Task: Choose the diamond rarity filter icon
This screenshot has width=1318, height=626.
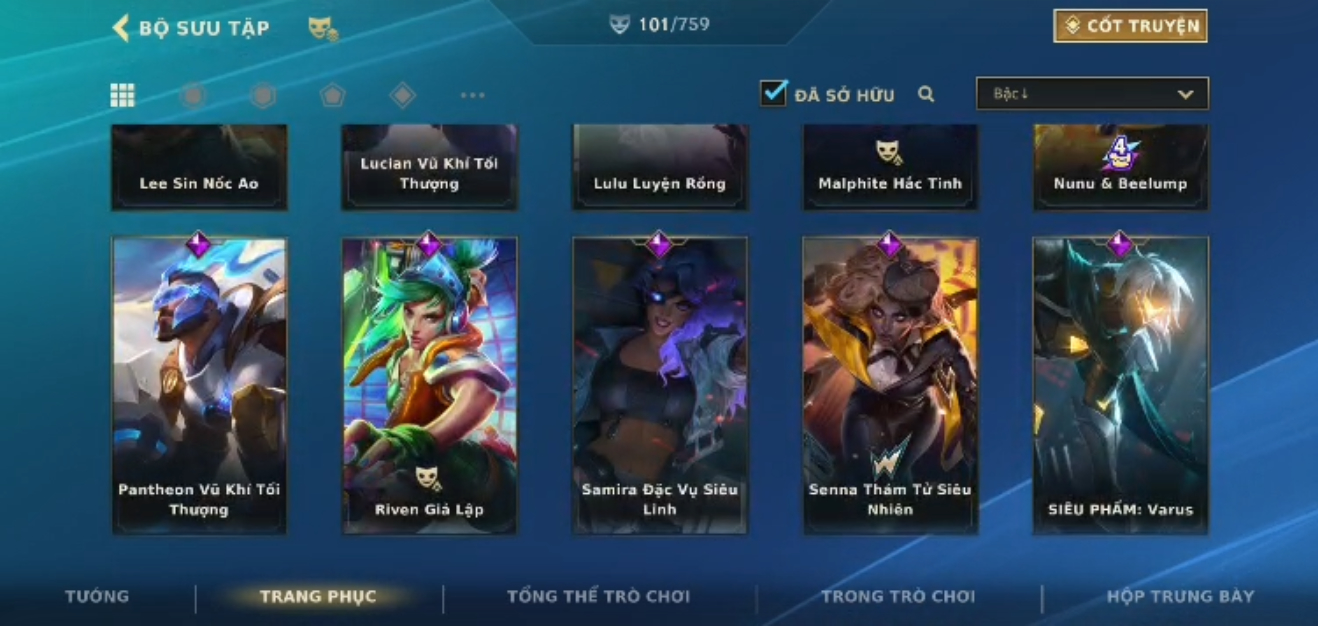Action: [402, 95]
